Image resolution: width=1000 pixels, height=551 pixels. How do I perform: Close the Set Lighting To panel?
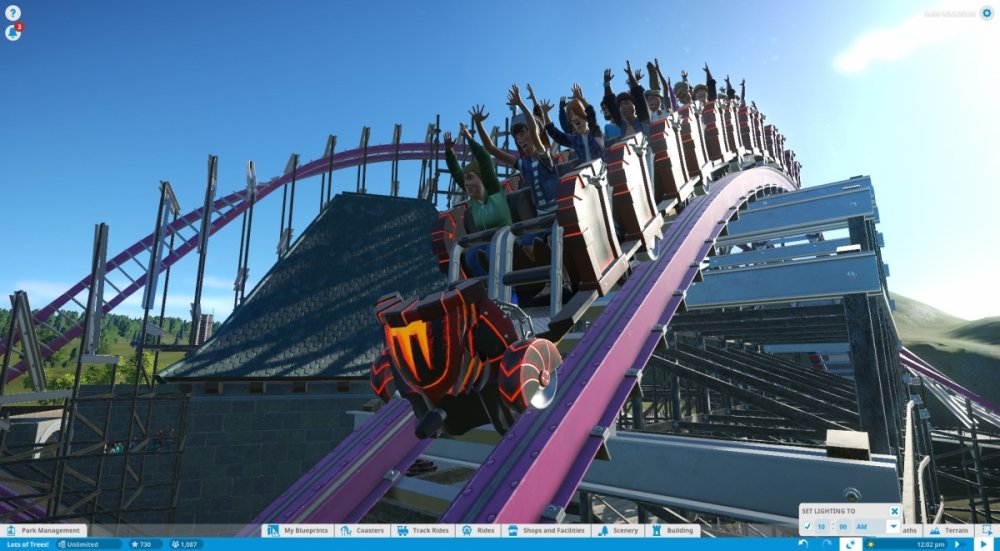tap(894, 511)
